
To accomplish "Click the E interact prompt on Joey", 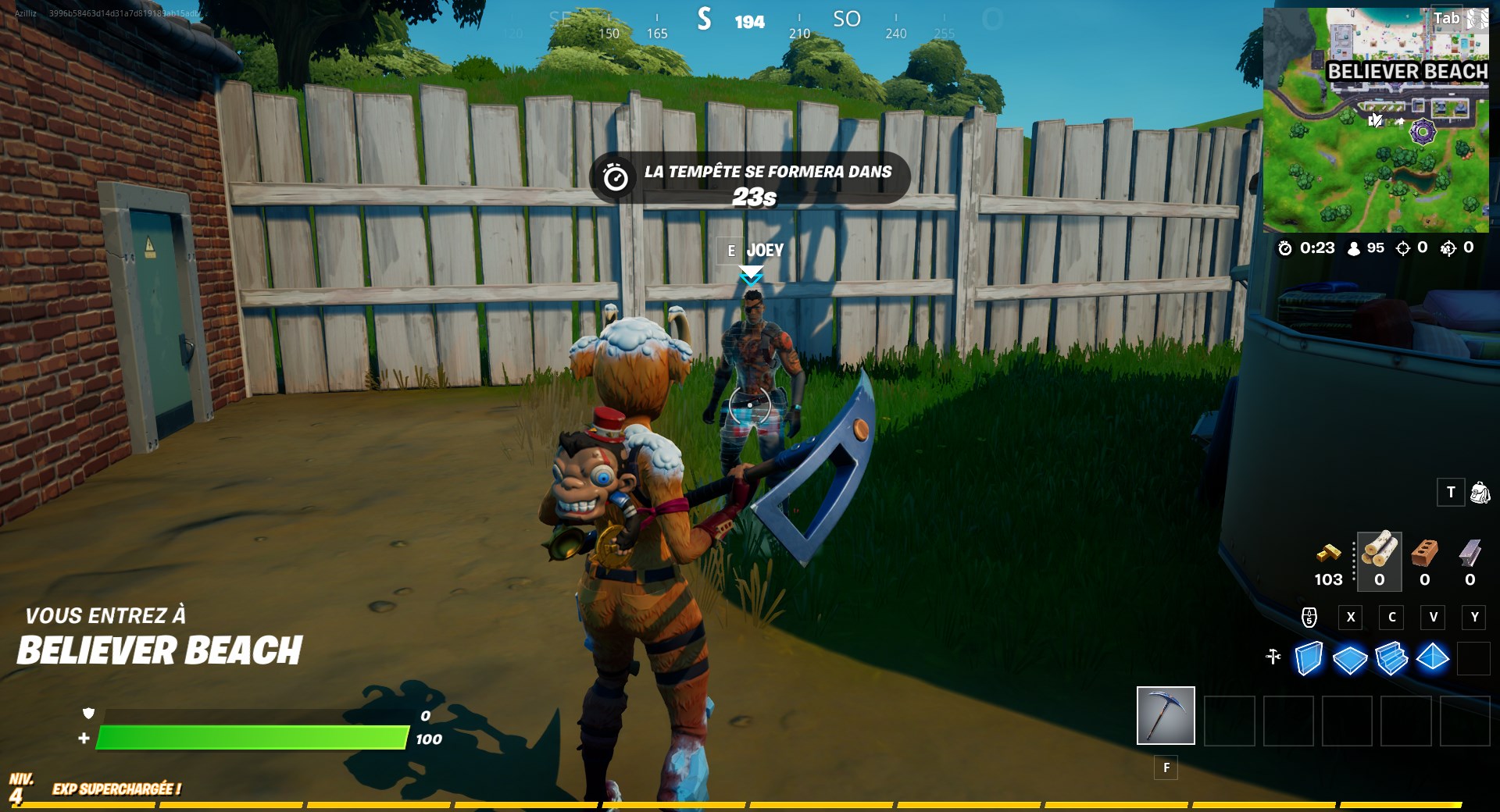I will coord(730,251).
